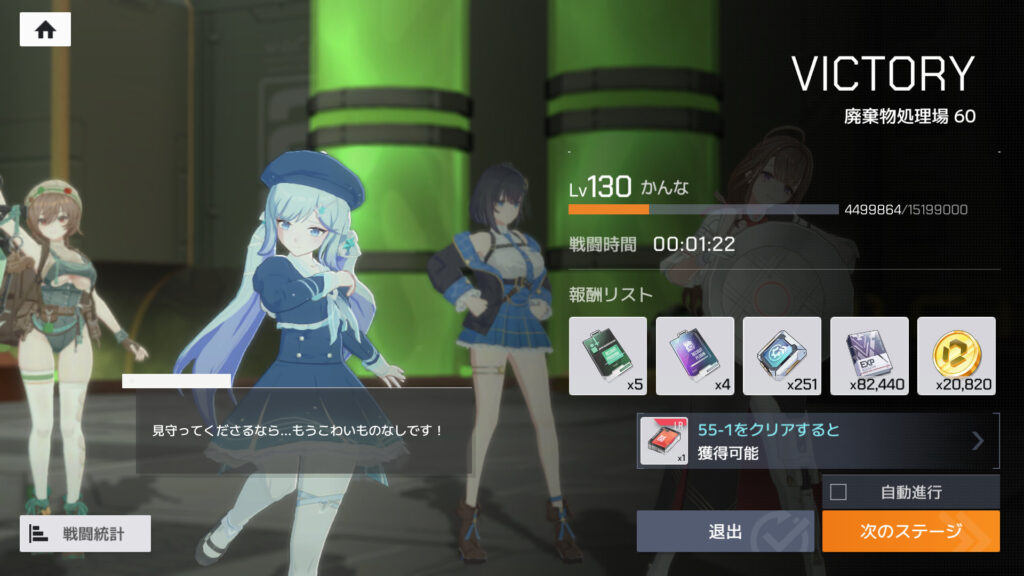Open the 55-1 clear reward banner

[817, 441]
